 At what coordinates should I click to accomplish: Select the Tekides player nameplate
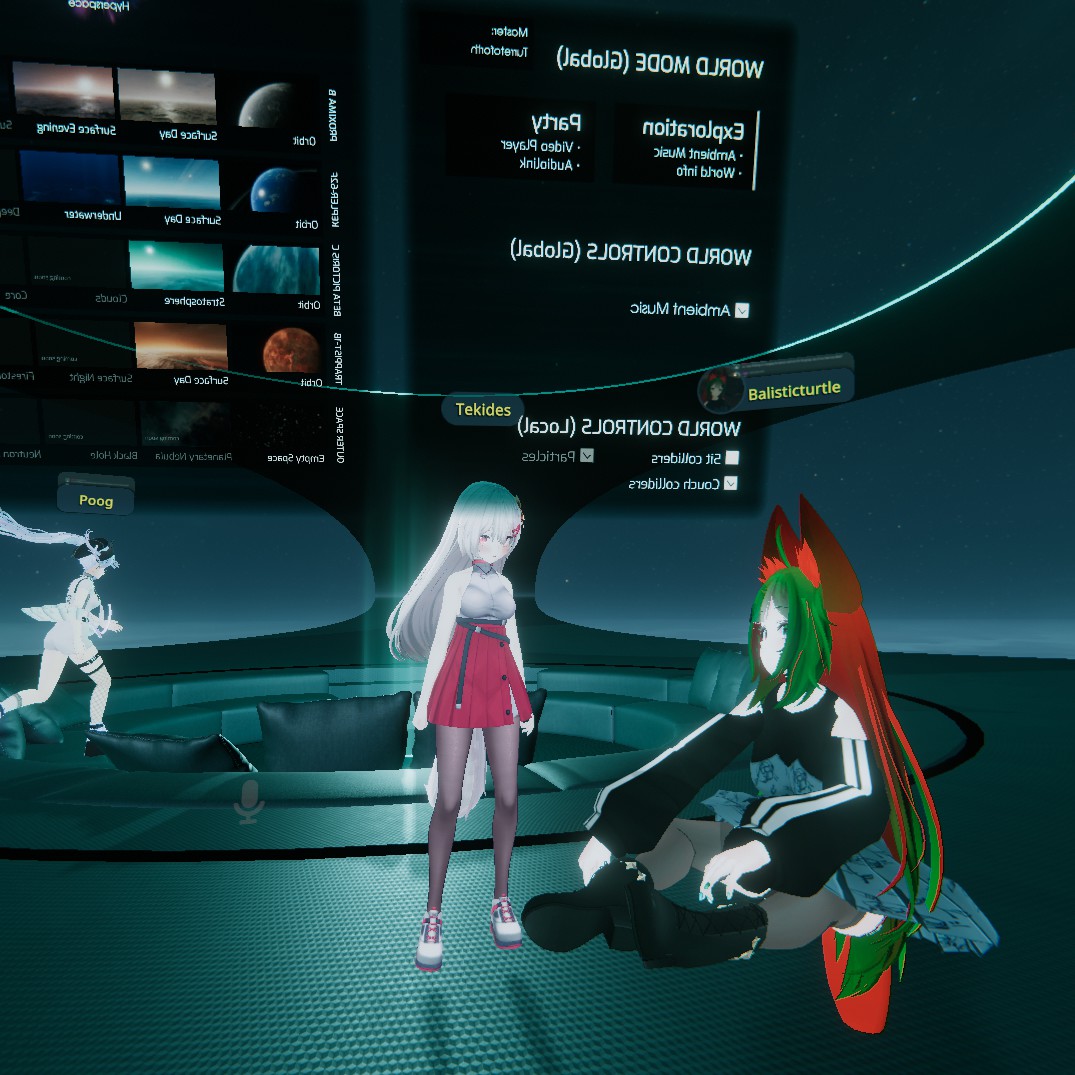tap(483, 409)
